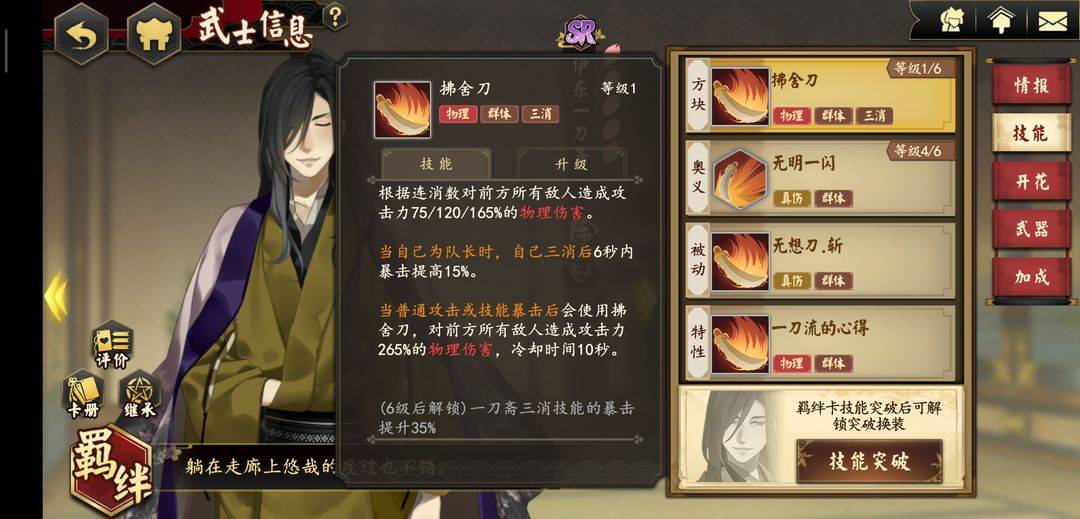1080x519 pixels.
Task: Open the mail envelope icon
Action: click(1051, 20)
